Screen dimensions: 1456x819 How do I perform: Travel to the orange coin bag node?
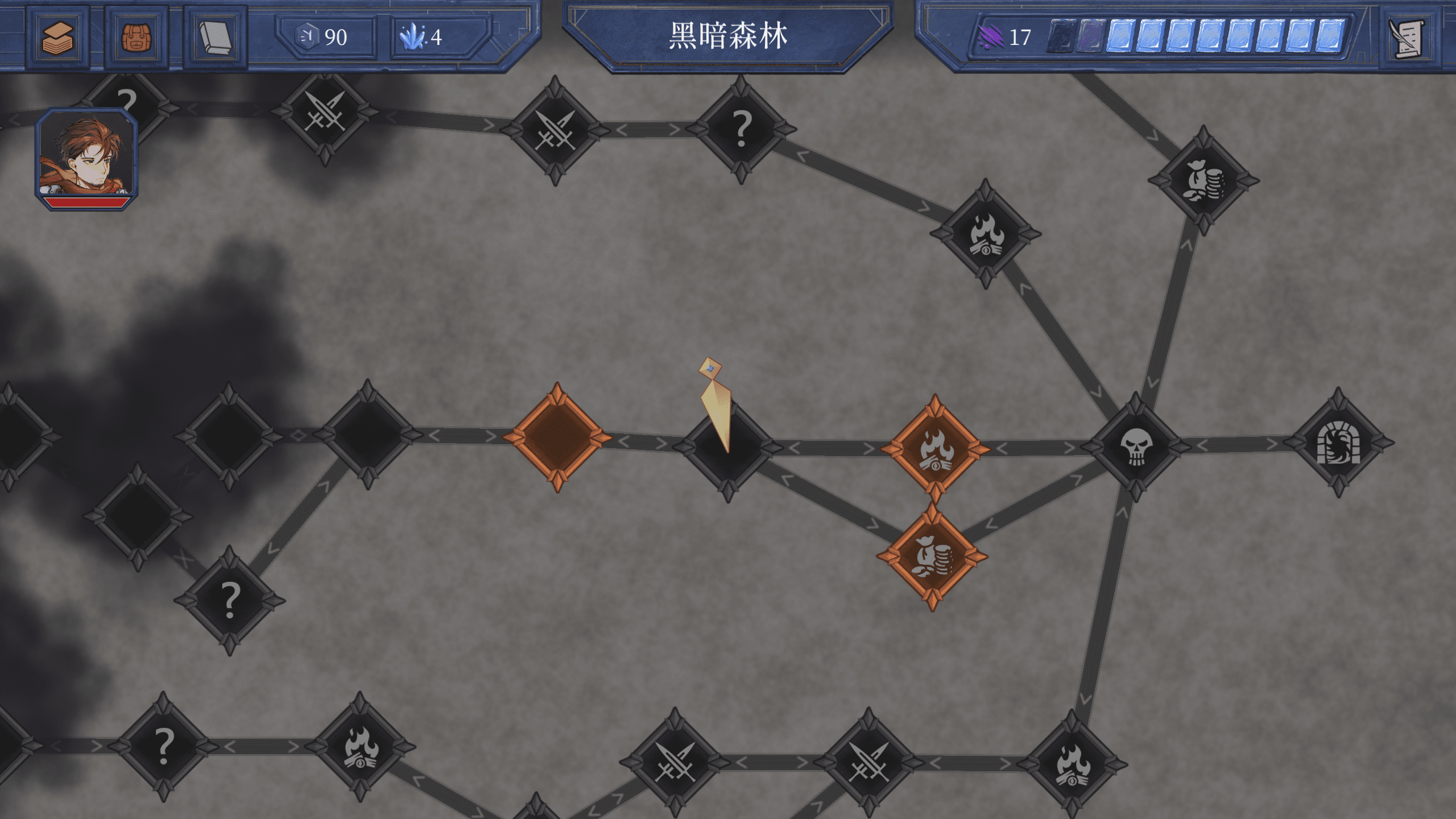coord(932,556)
